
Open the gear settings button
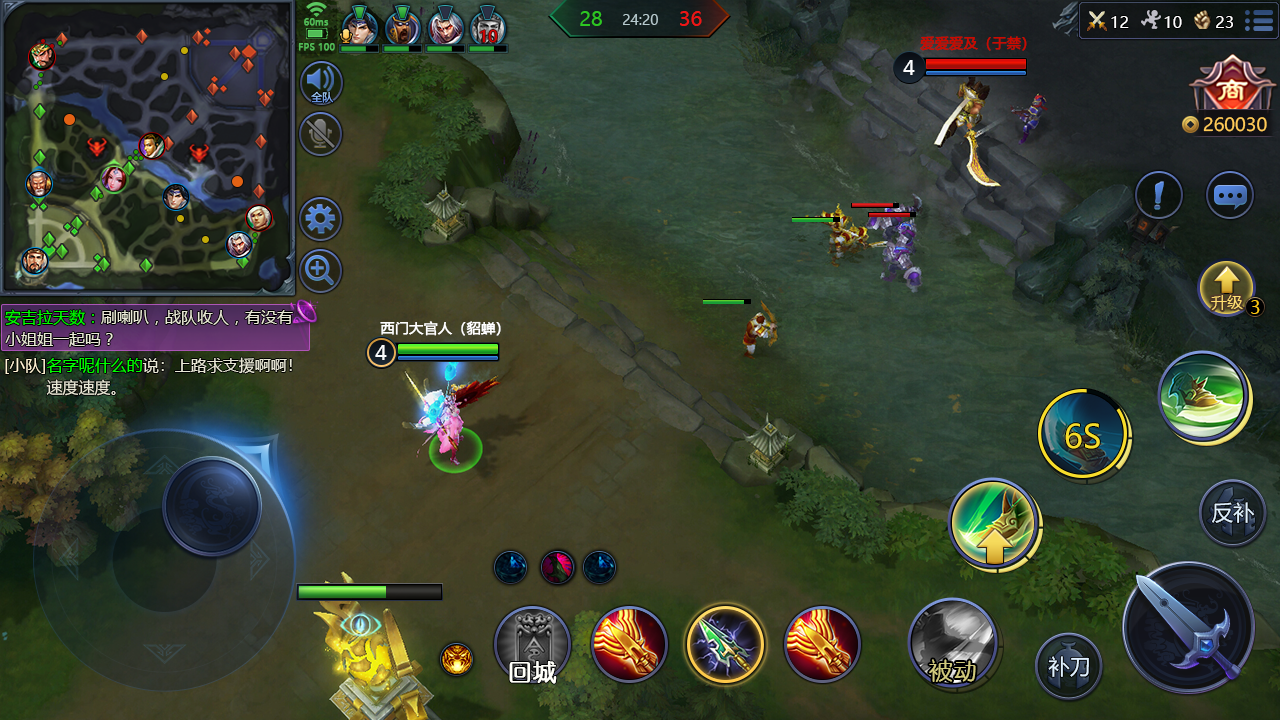click(x=321, y=219)
